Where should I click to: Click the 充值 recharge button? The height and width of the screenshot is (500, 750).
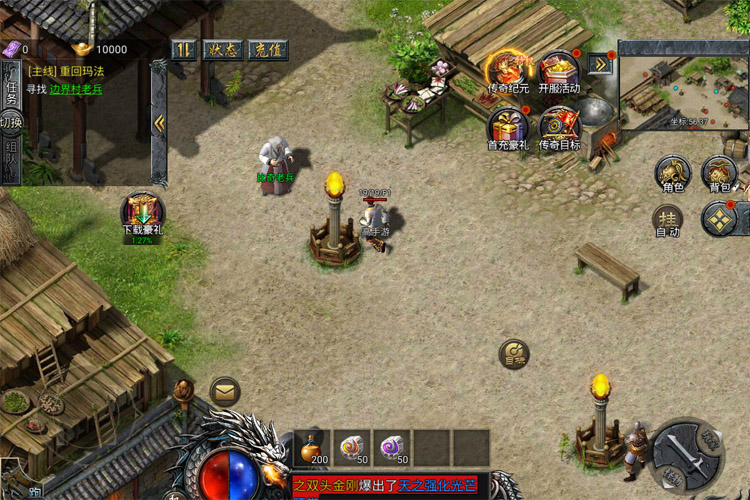coord(265,49)
